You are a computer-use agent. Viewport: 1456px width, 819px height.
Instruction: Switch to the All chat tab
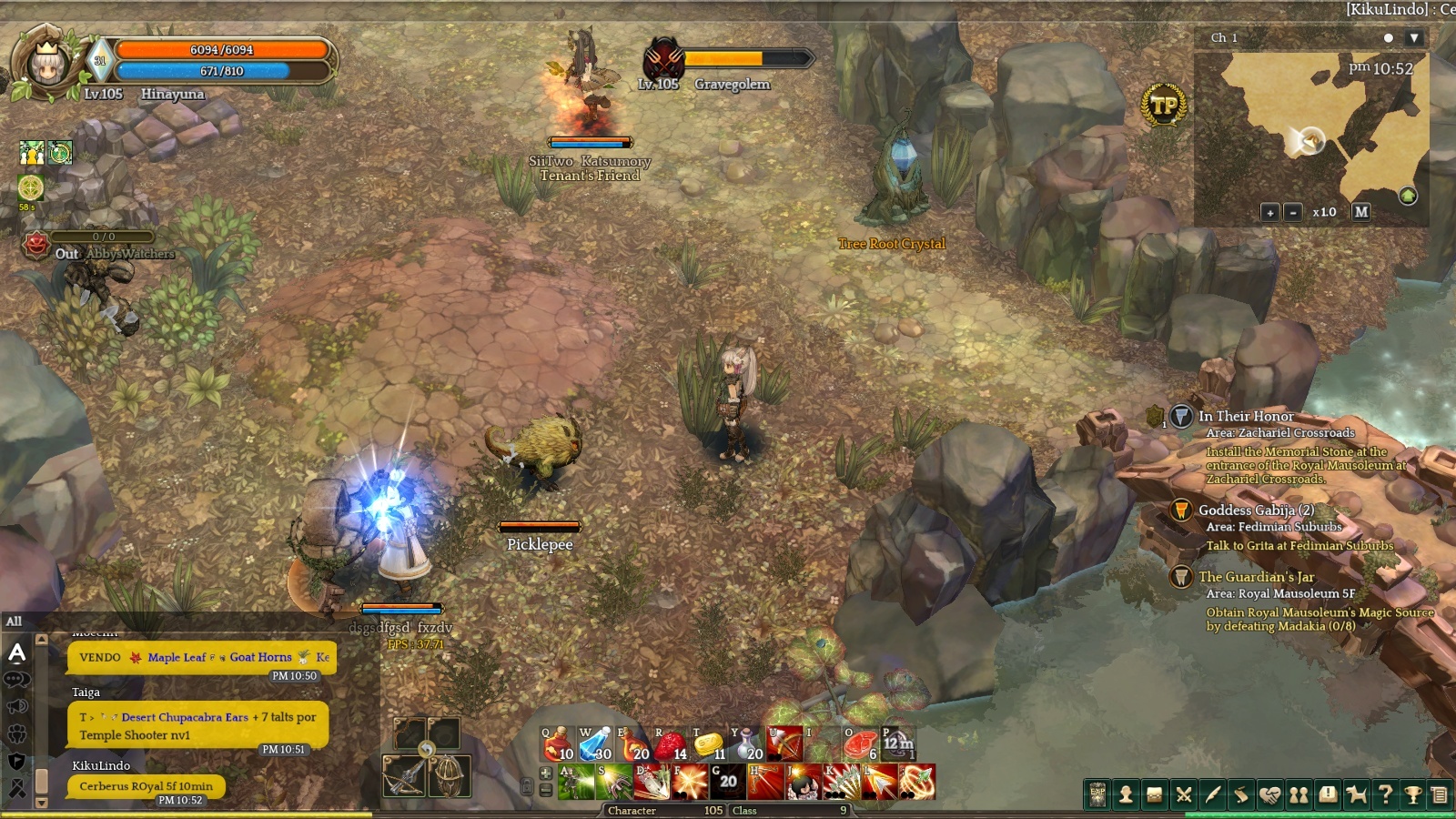15,622
